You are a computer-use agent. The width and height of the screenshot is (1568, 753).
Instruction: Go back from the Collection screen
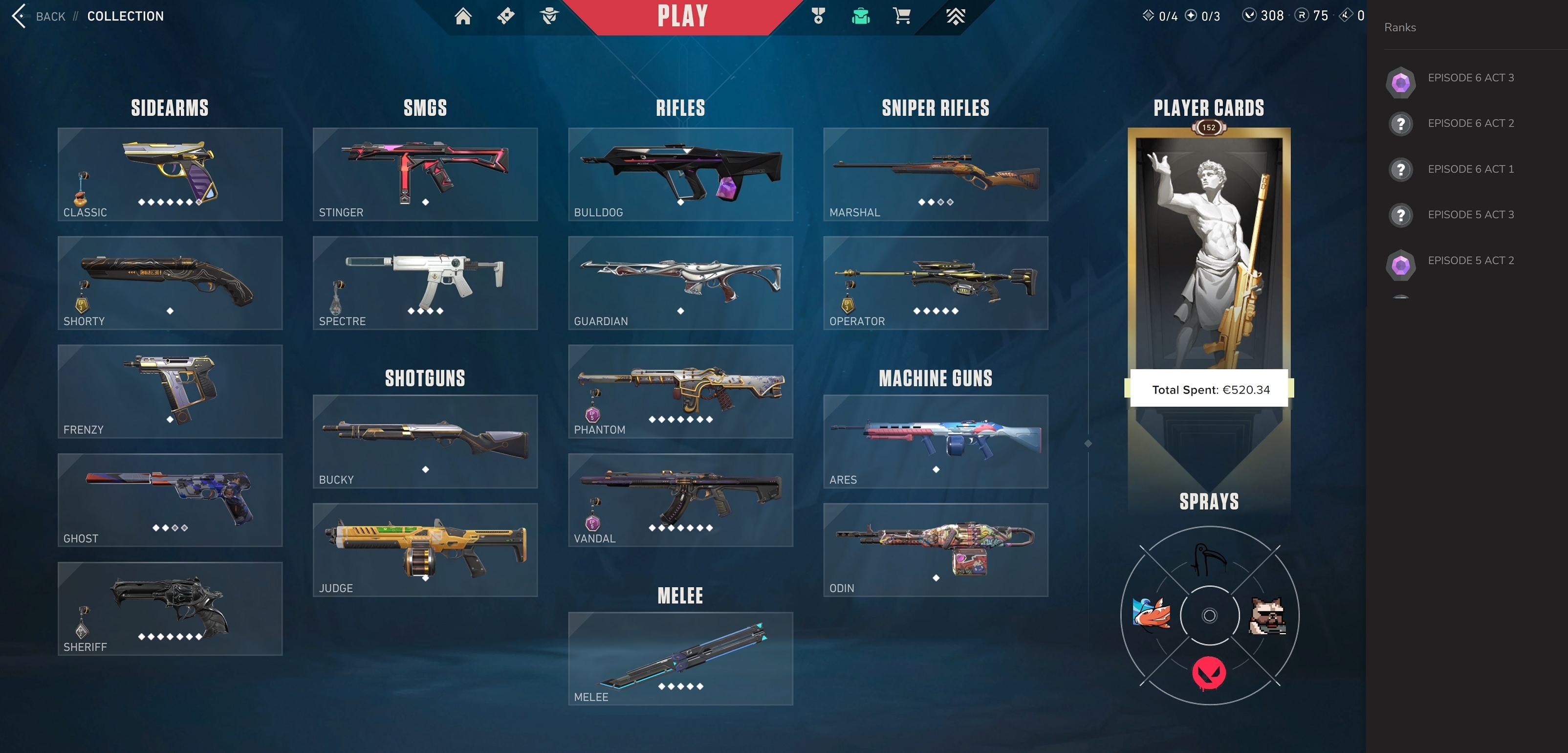[x=38, y=17]
